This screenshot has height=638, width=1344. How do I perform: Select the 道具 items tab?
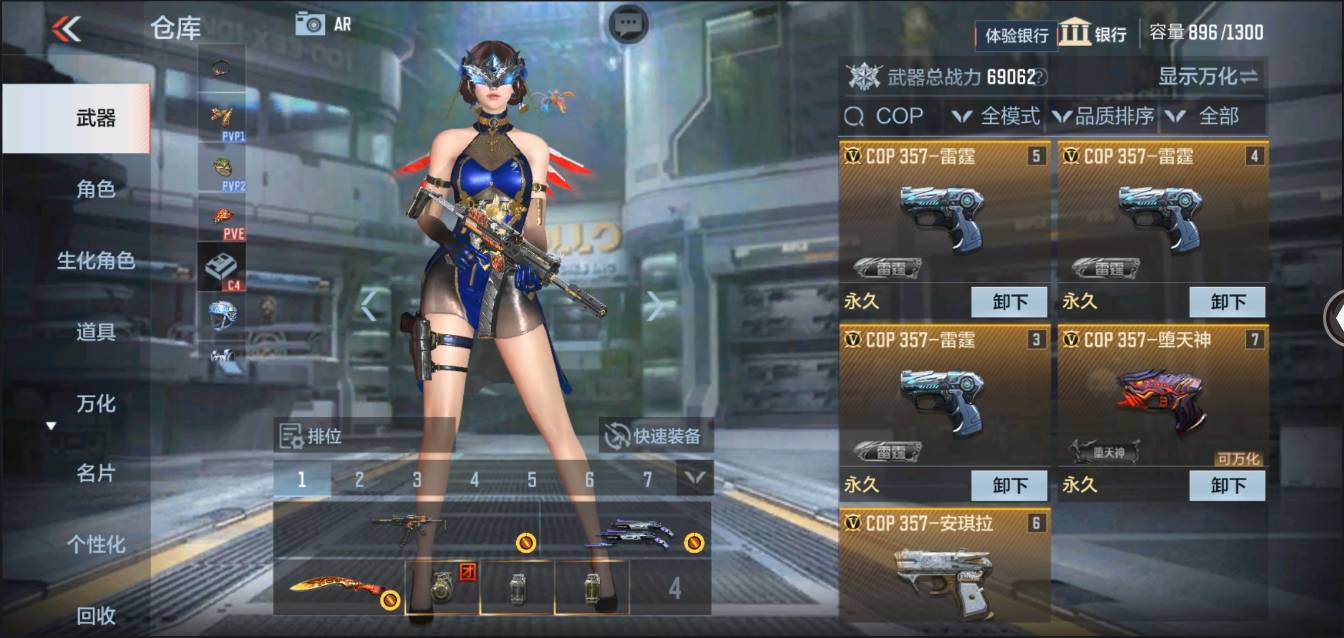point(96,332)
